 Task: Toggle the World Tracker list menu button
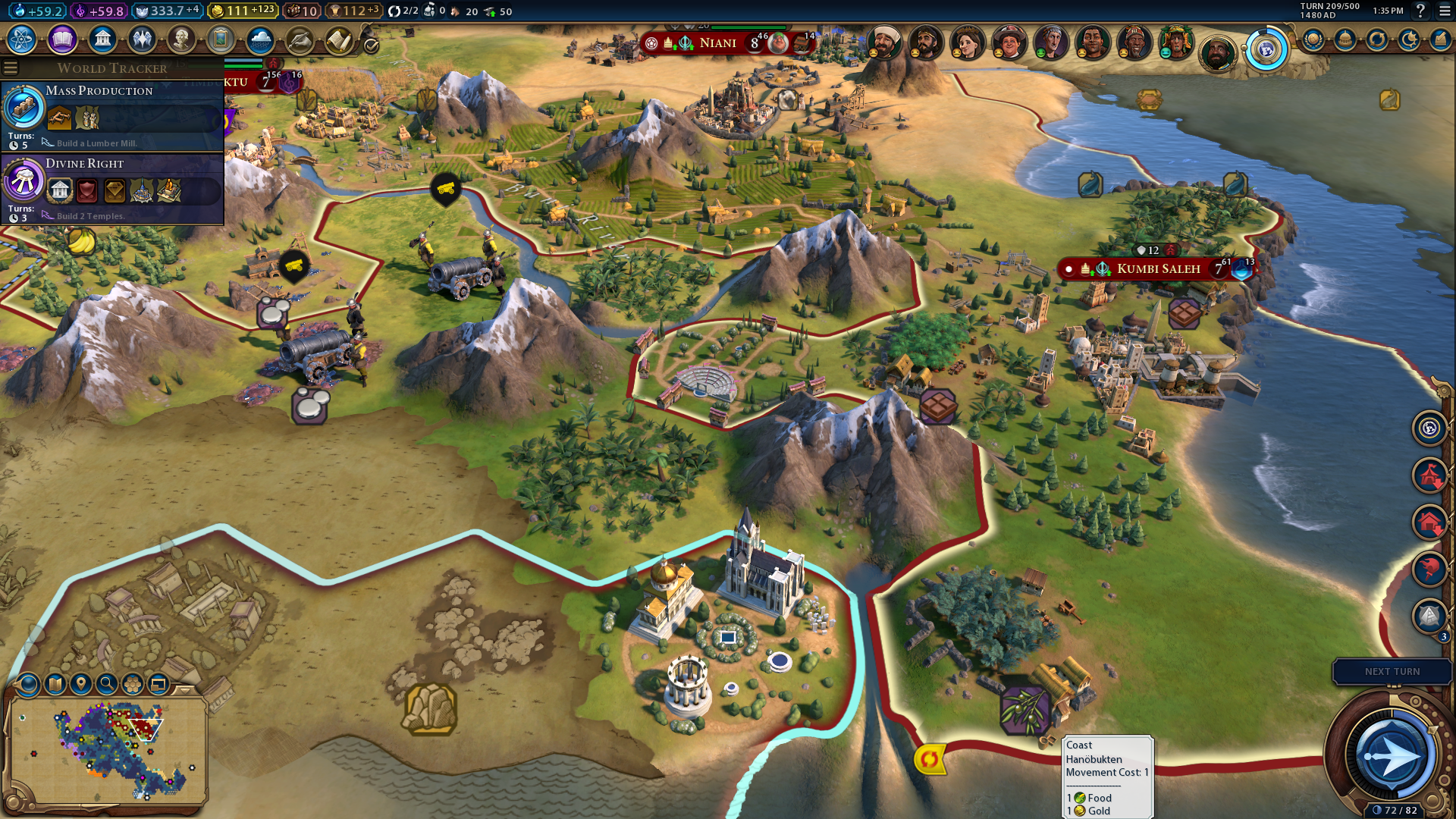[11, 68]
